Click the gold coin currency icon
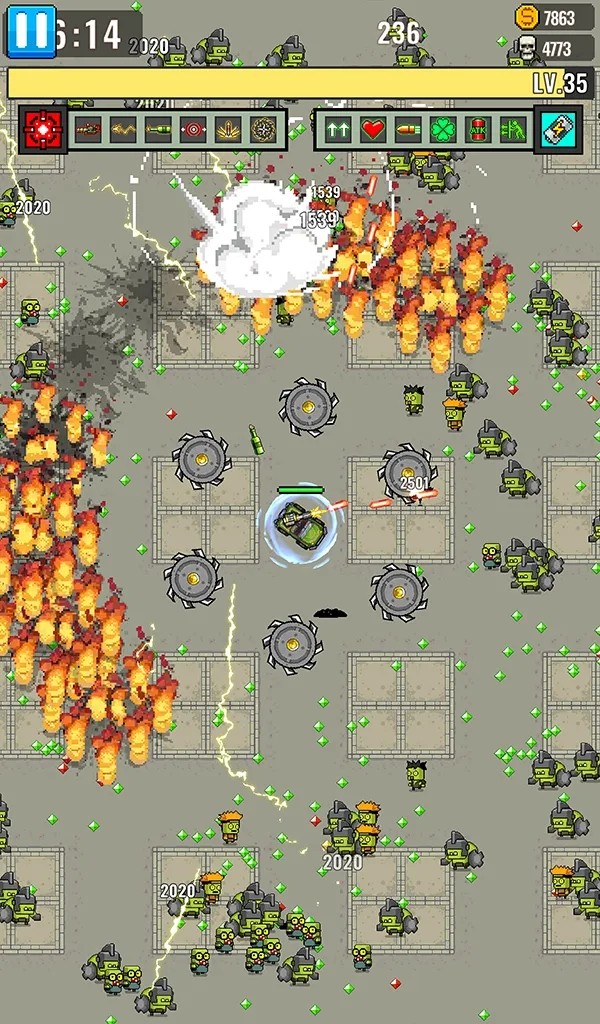This screenshot has height=1024, width=600. coord(527,17)
